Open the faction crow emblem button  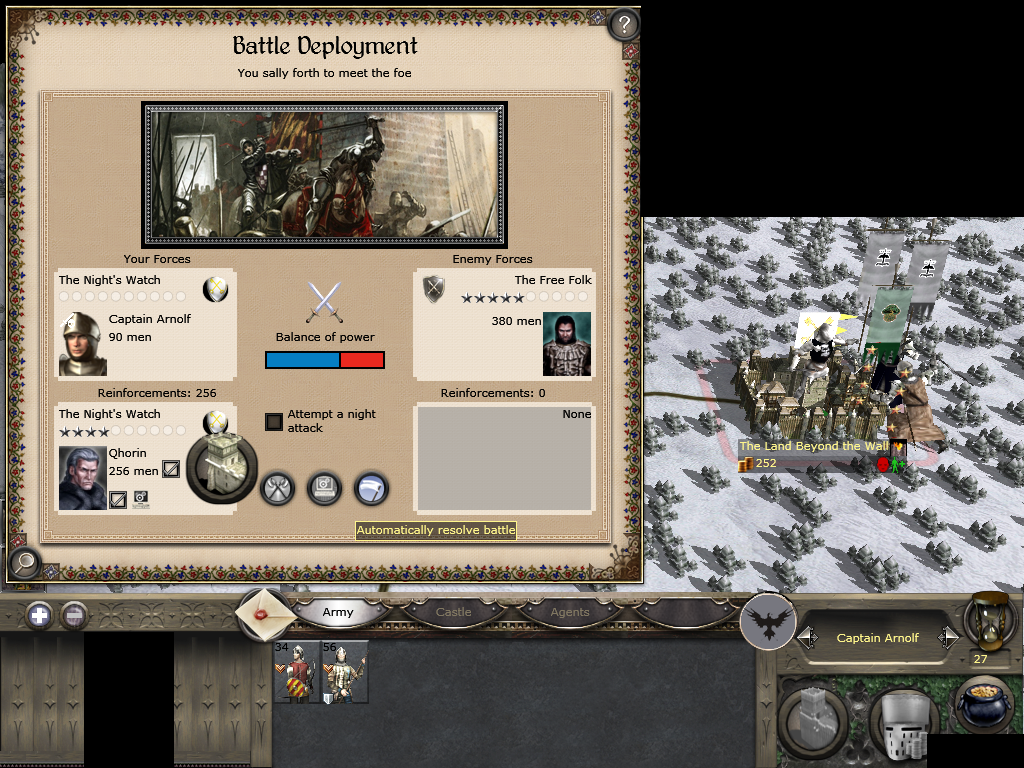tap(768, 624)
